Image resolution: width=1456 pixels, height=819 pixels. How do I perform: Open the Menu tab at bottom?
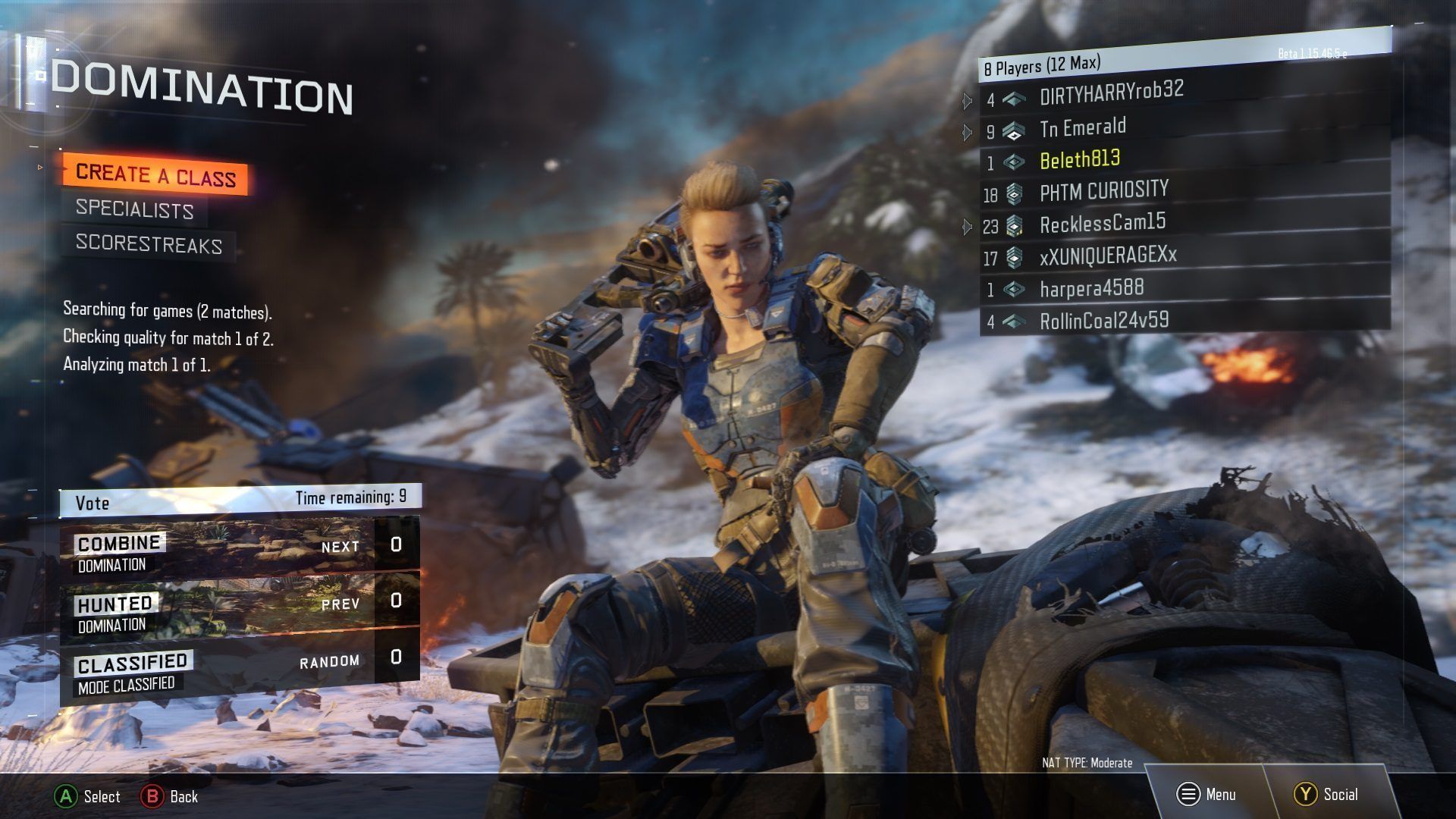[x=1206, y=794]
